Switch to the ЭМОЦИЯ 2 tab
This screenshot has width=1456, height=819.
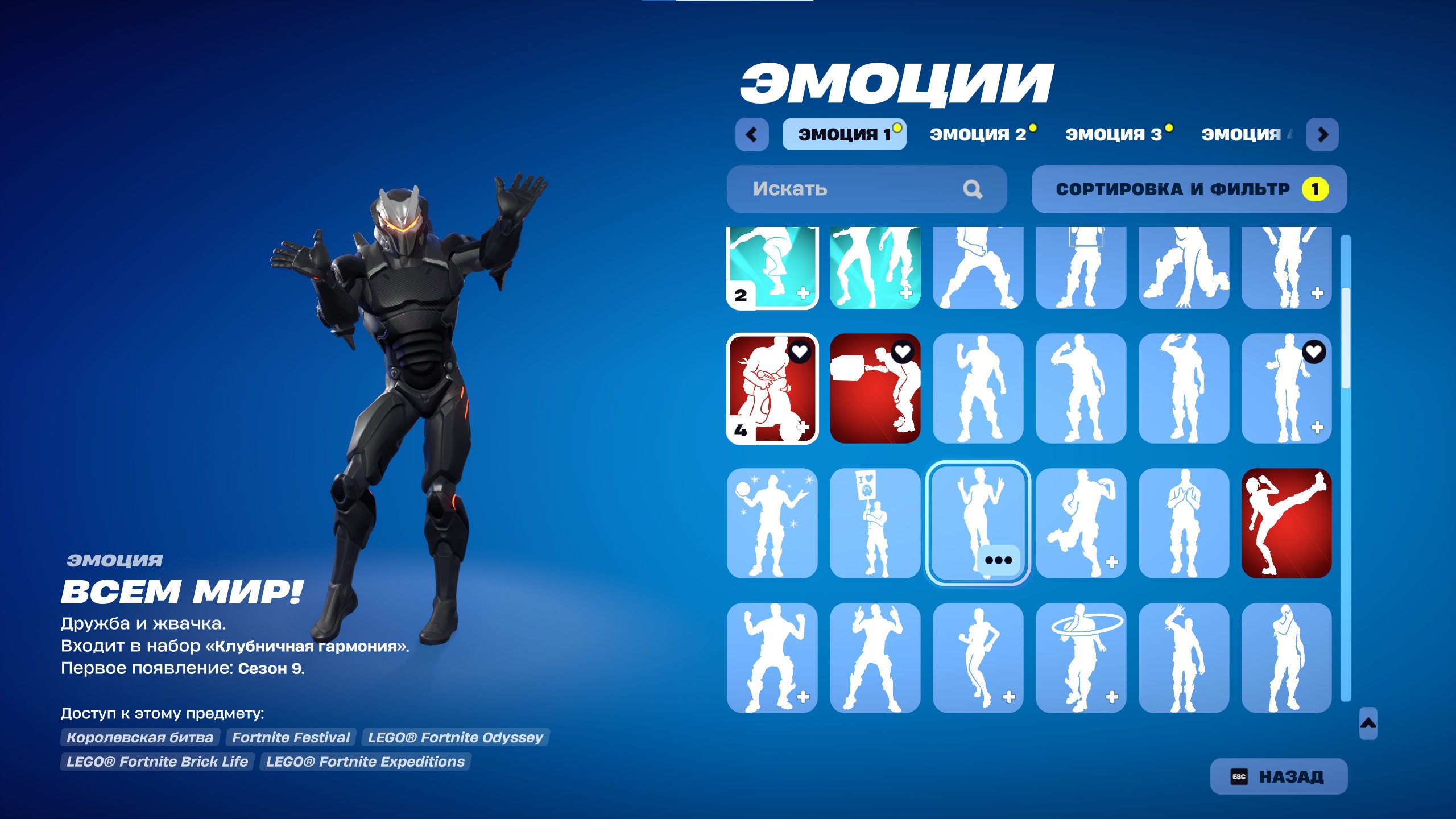[x=979, y=135]
